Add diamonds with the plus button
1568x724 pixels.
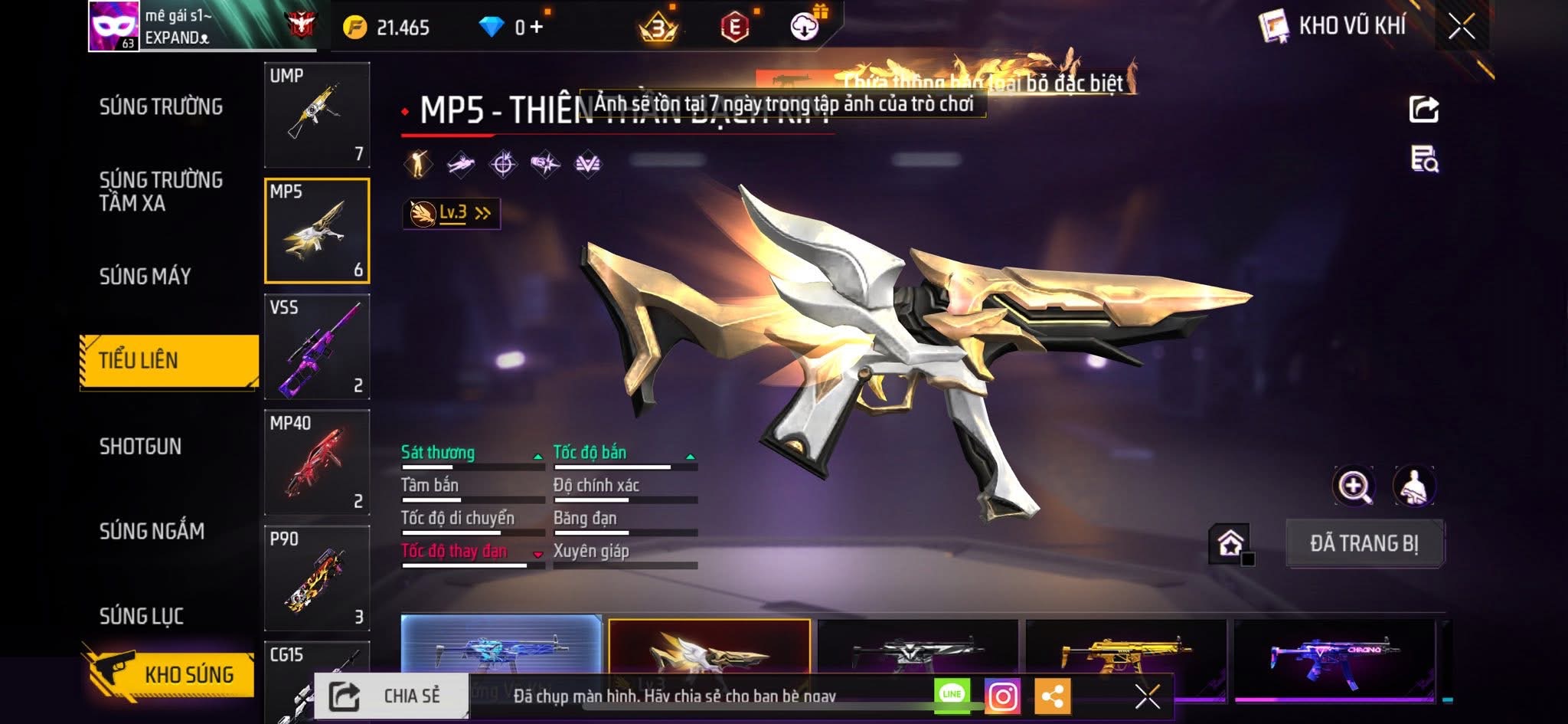(x=536, y=28)
